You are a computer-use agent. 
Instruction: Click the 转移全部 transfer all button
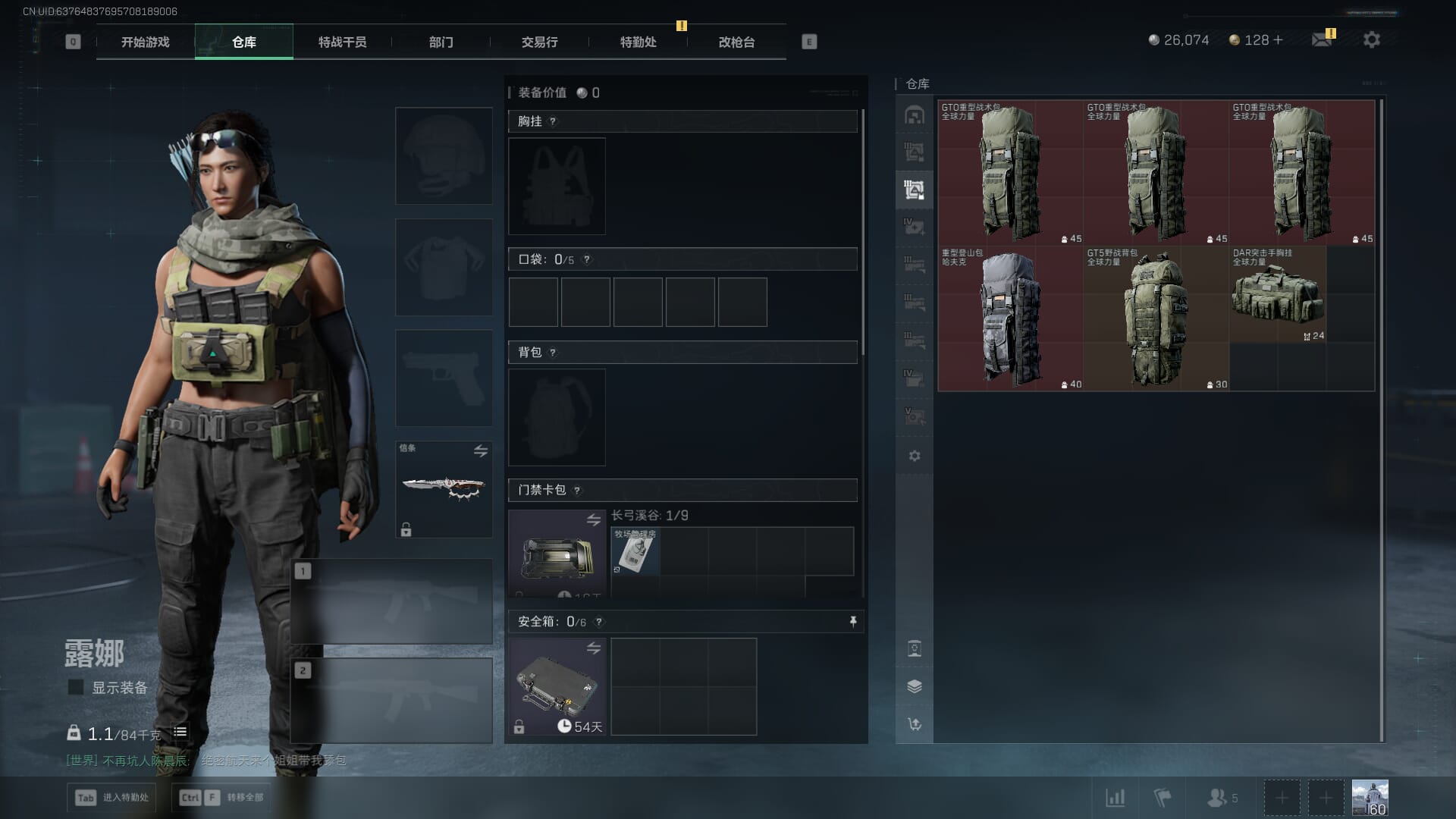[x=221, y=797]
